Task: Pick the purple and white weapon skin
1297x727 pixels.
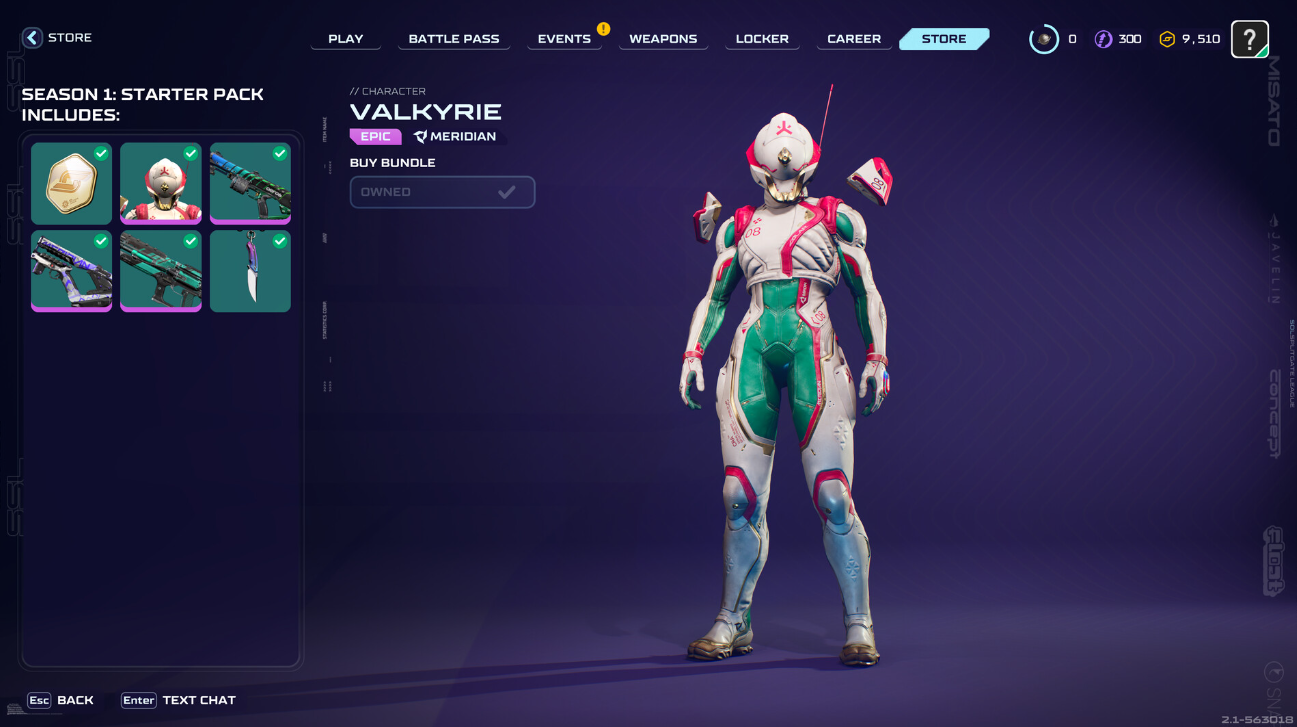Action: tap(72, 271)
